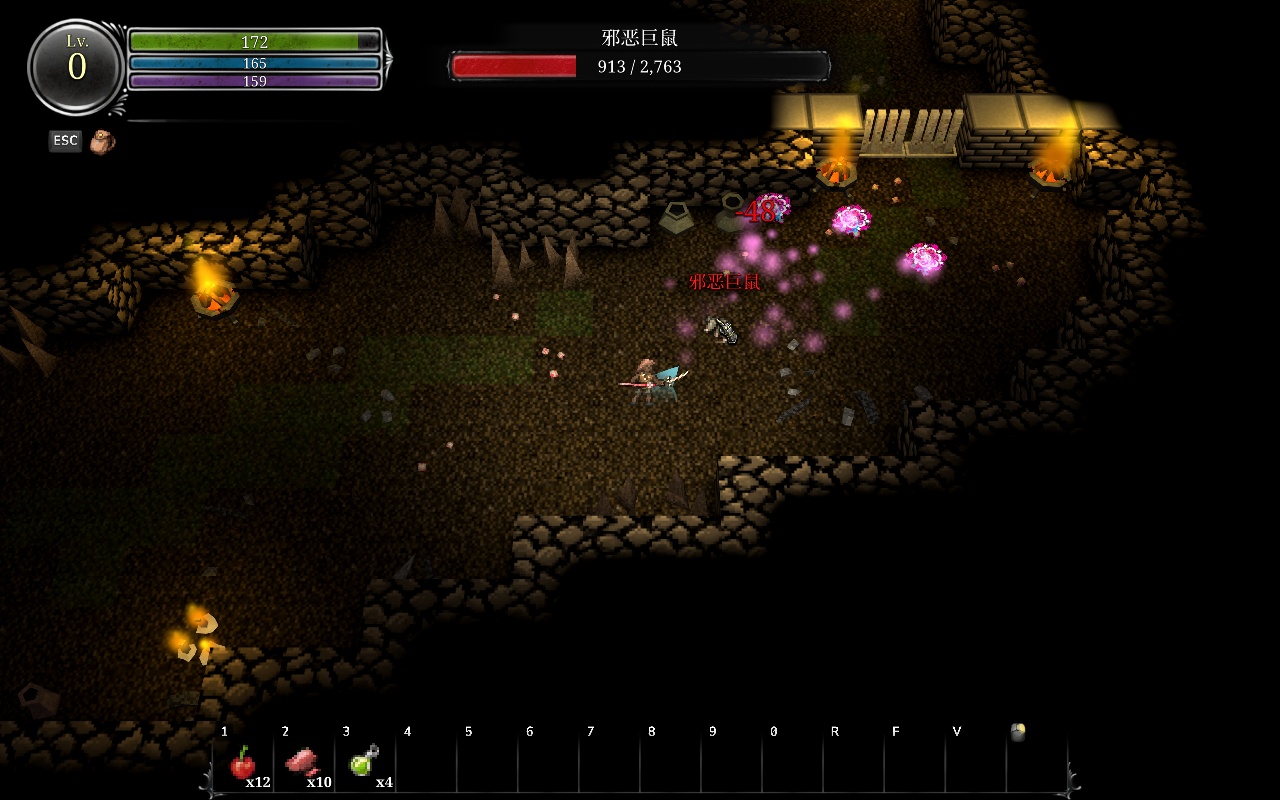Select the raw meat hotbar slot
This screenshot has height=800, width=1280.
[303, 765]
